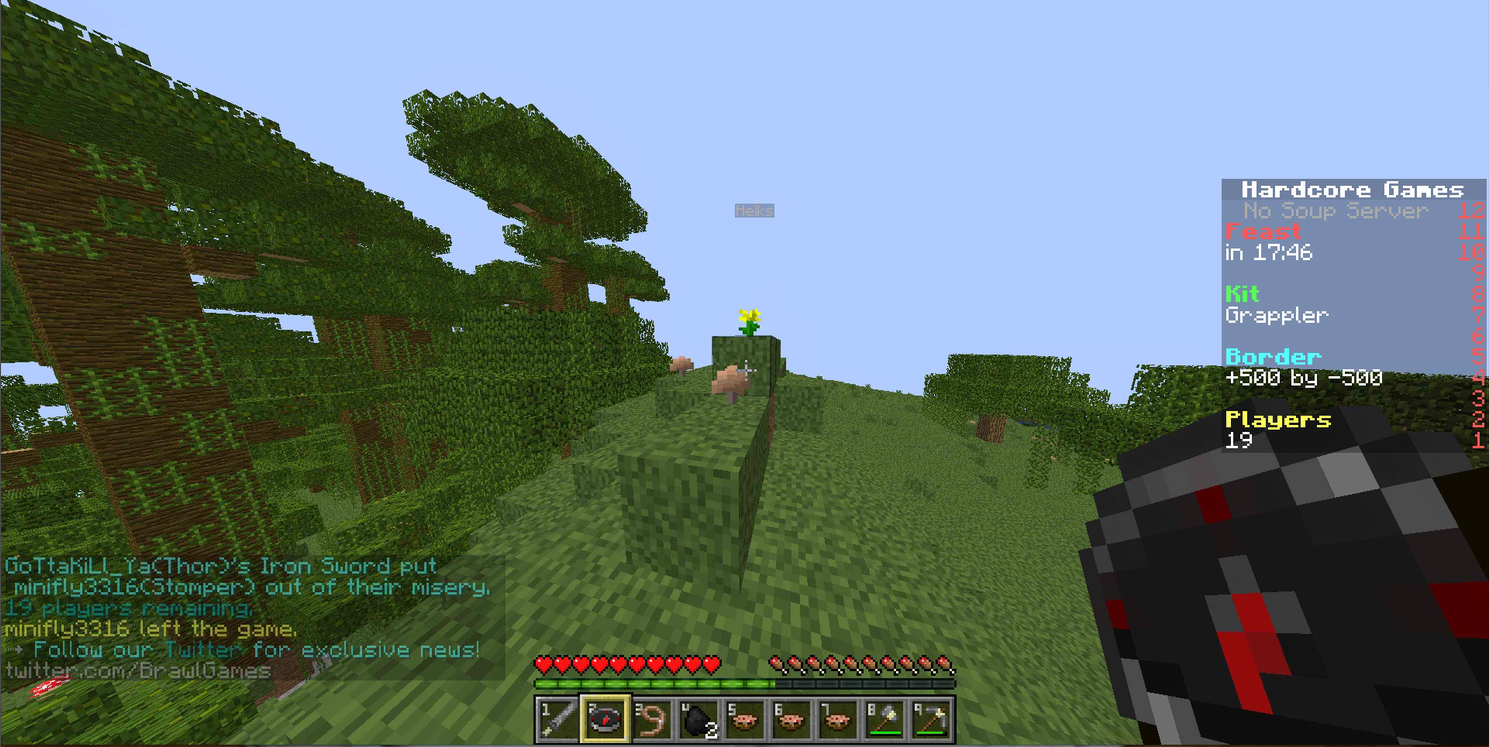
Task: Choose the lead grappler item slot
Action: click(x=652, y=718)
